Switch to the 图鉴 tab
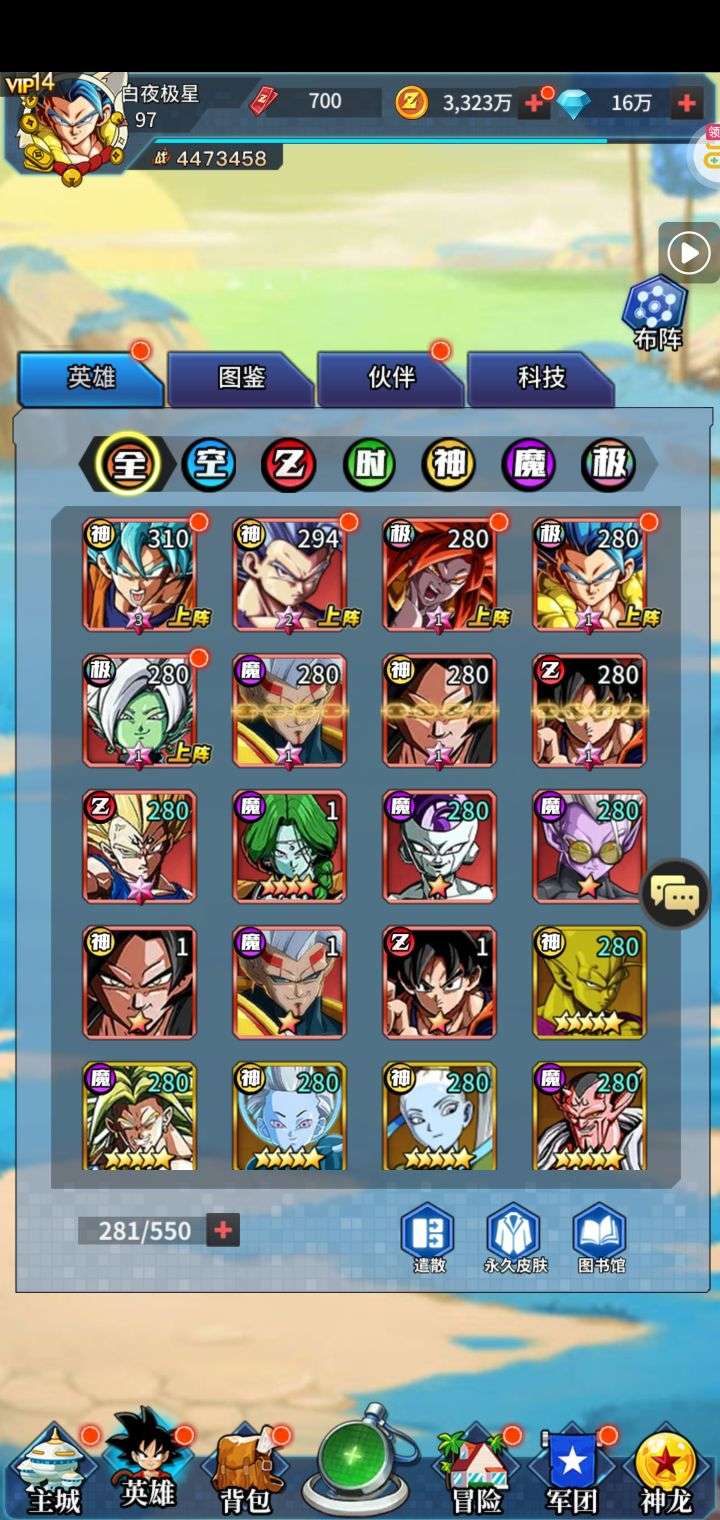This screenshot has width=720, height=1520. (x=241, y=377)
